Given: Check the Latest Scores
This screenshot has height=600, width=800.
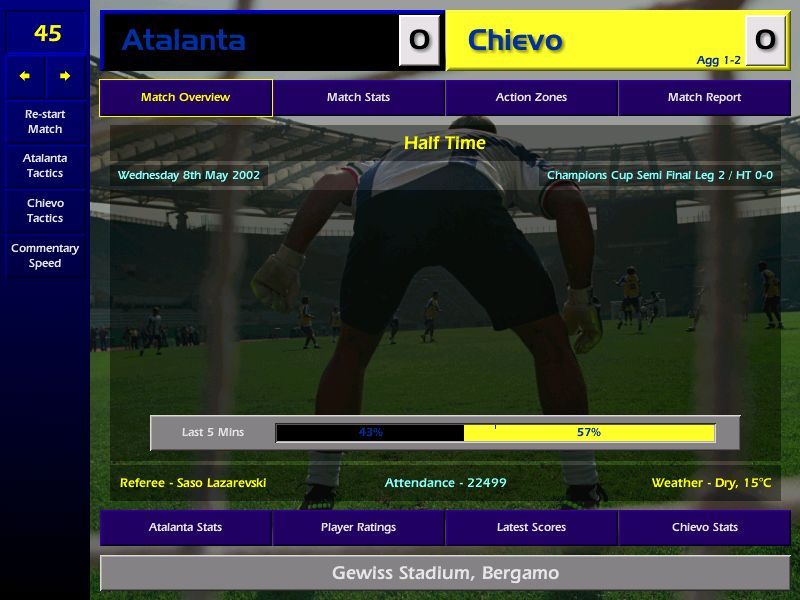Looking at the screenshot, I should click(x=531, y=527).
